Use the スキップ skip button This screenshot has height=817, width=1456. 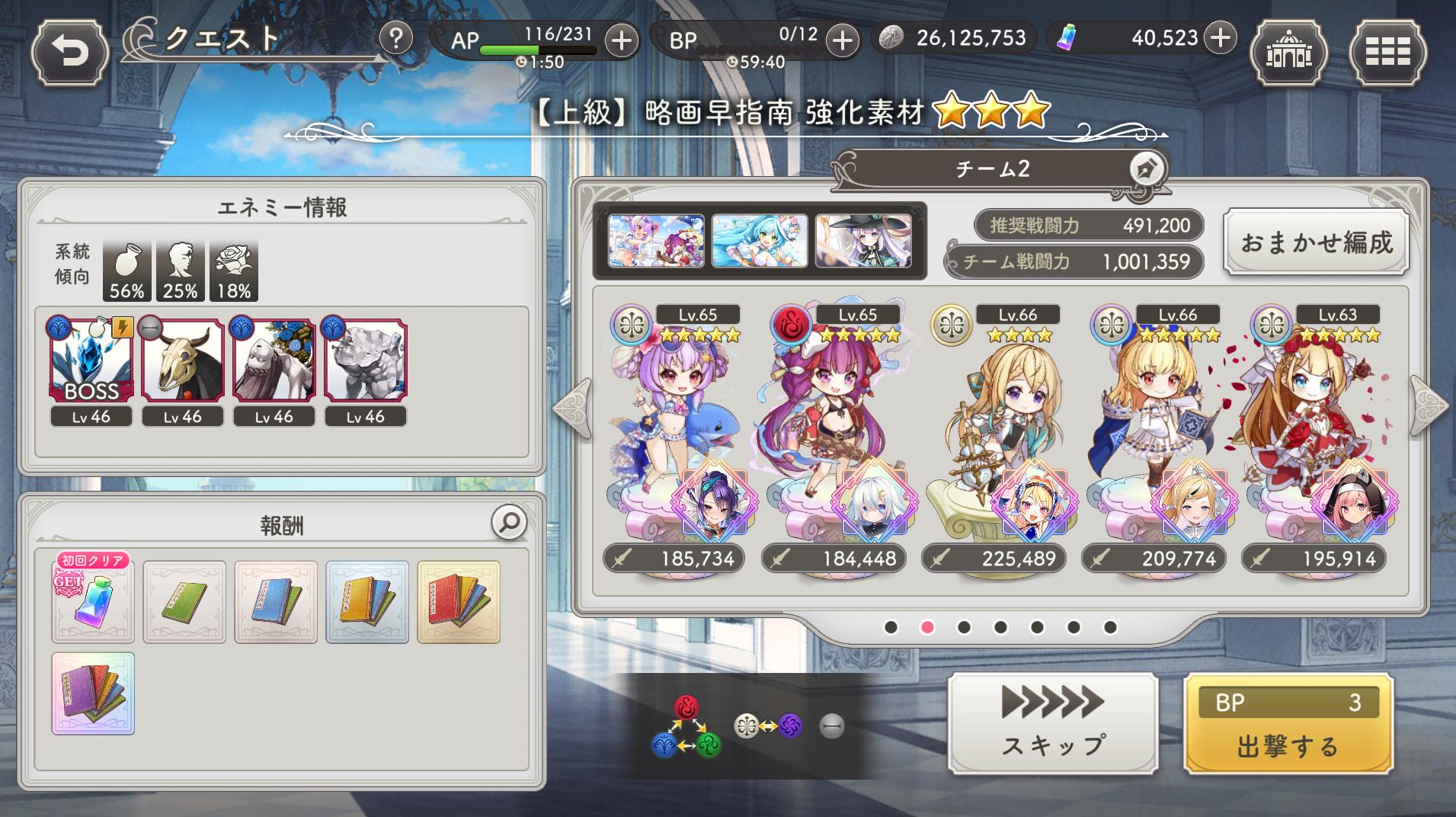pyautogui.click(x=1053, y=724)
